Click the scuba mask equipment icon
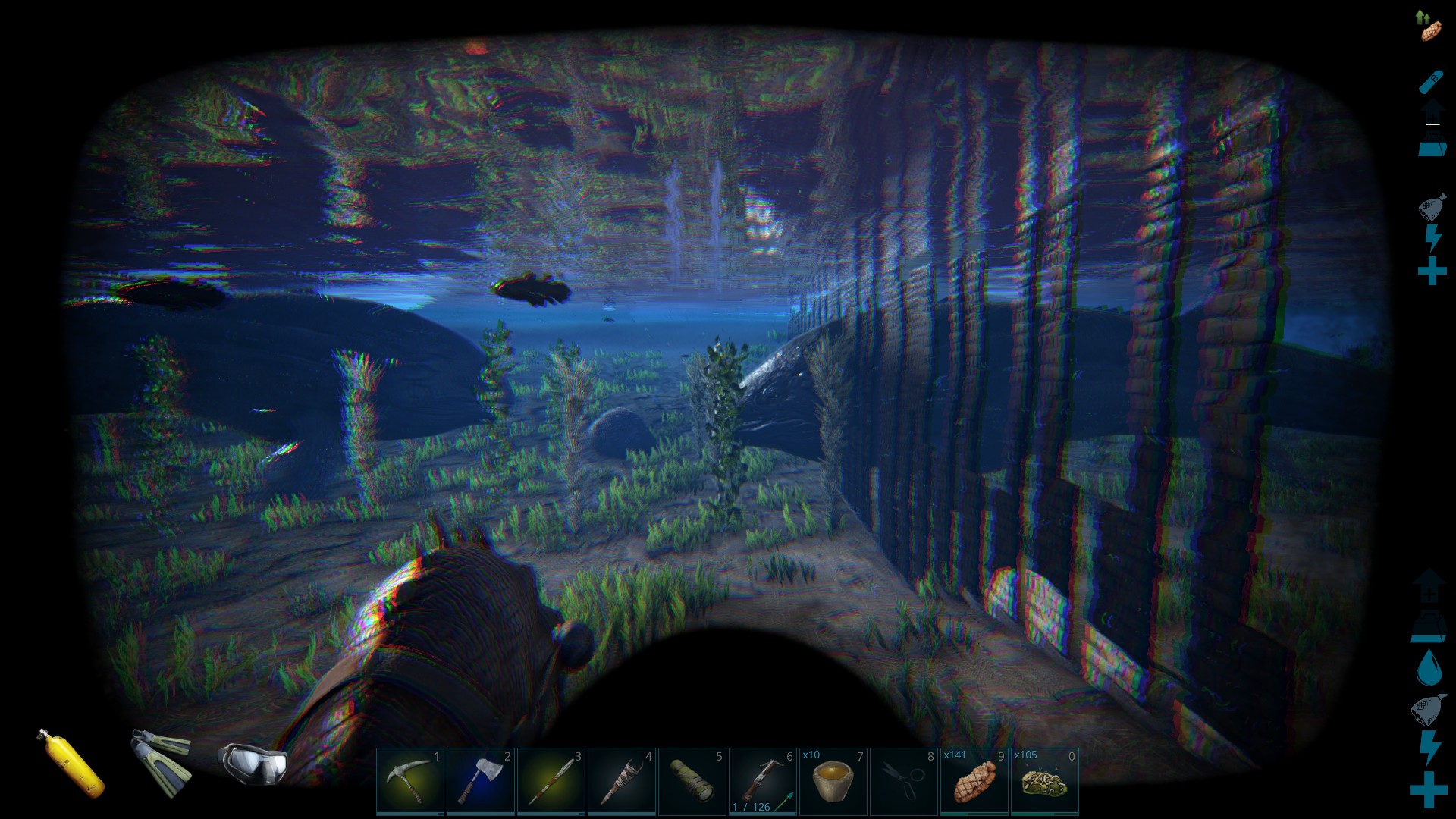 click(x=253, y=761)
